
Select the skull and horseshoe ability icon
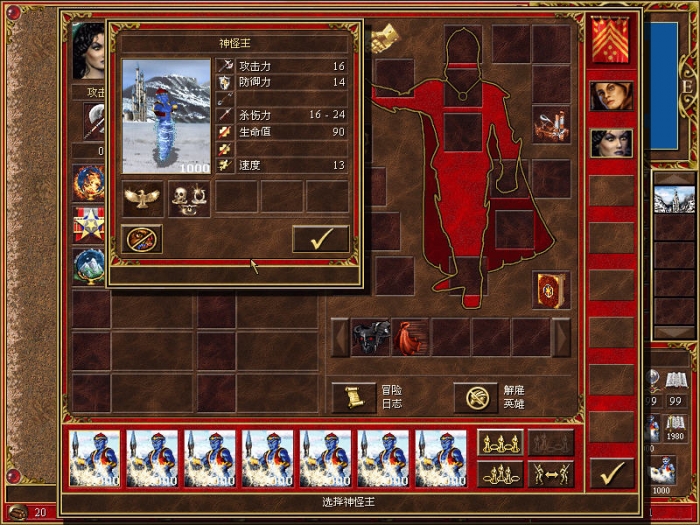(x=188, y=197)
